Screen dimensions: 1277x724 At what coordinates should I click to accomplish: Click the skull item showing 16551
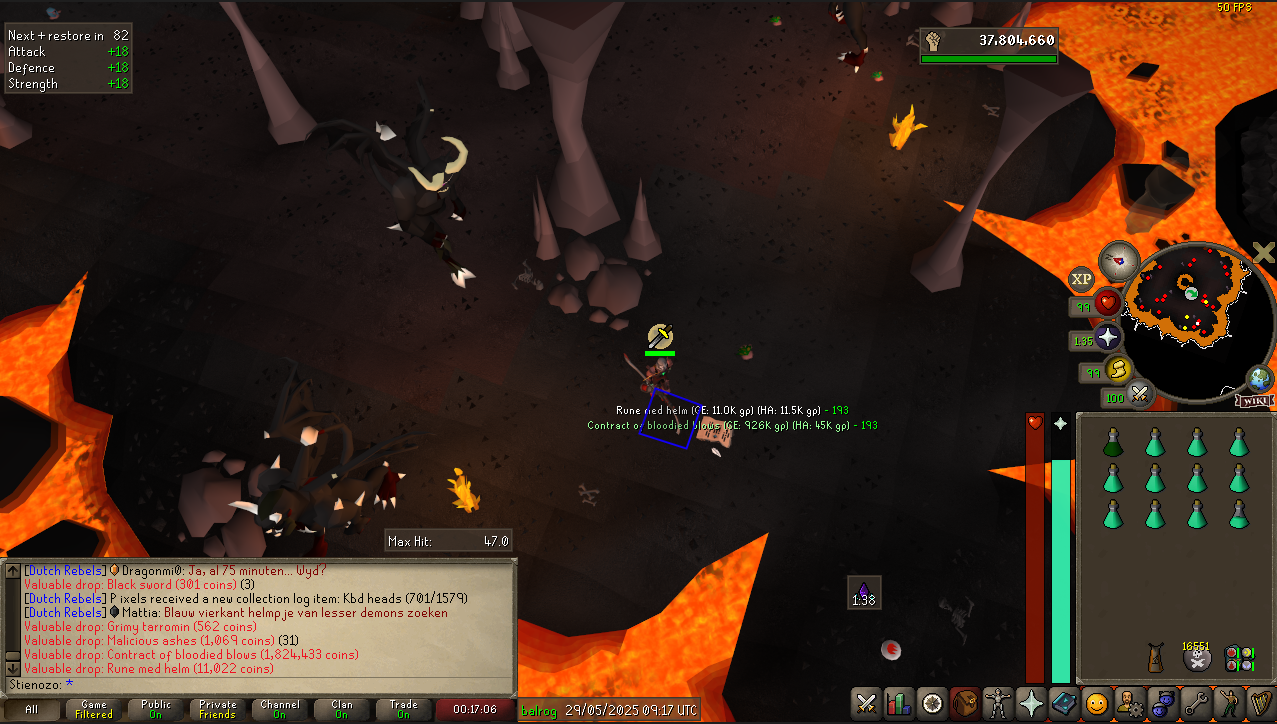pyautogui.click(x=1197, y=657)
